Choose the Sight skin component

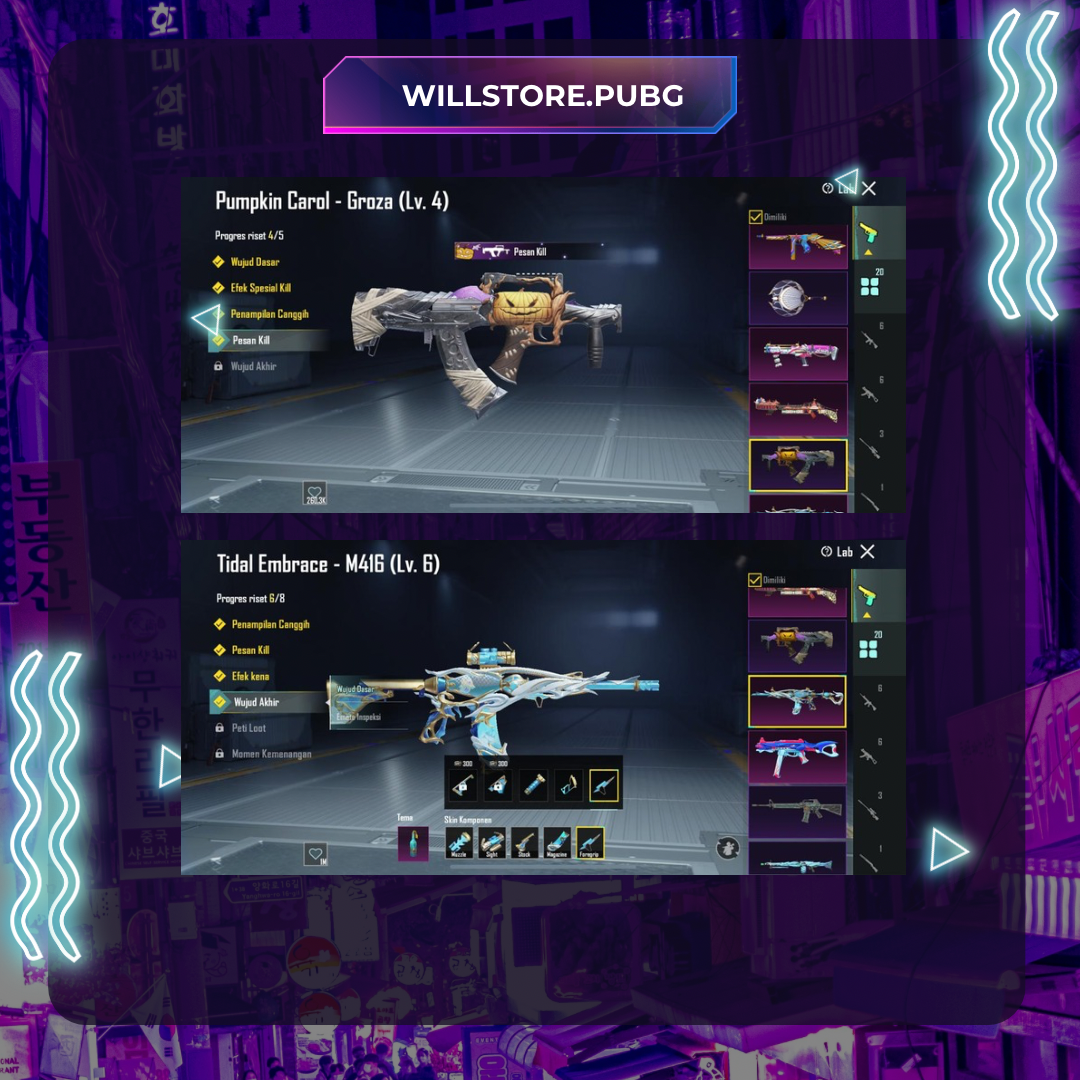[492, 844]
